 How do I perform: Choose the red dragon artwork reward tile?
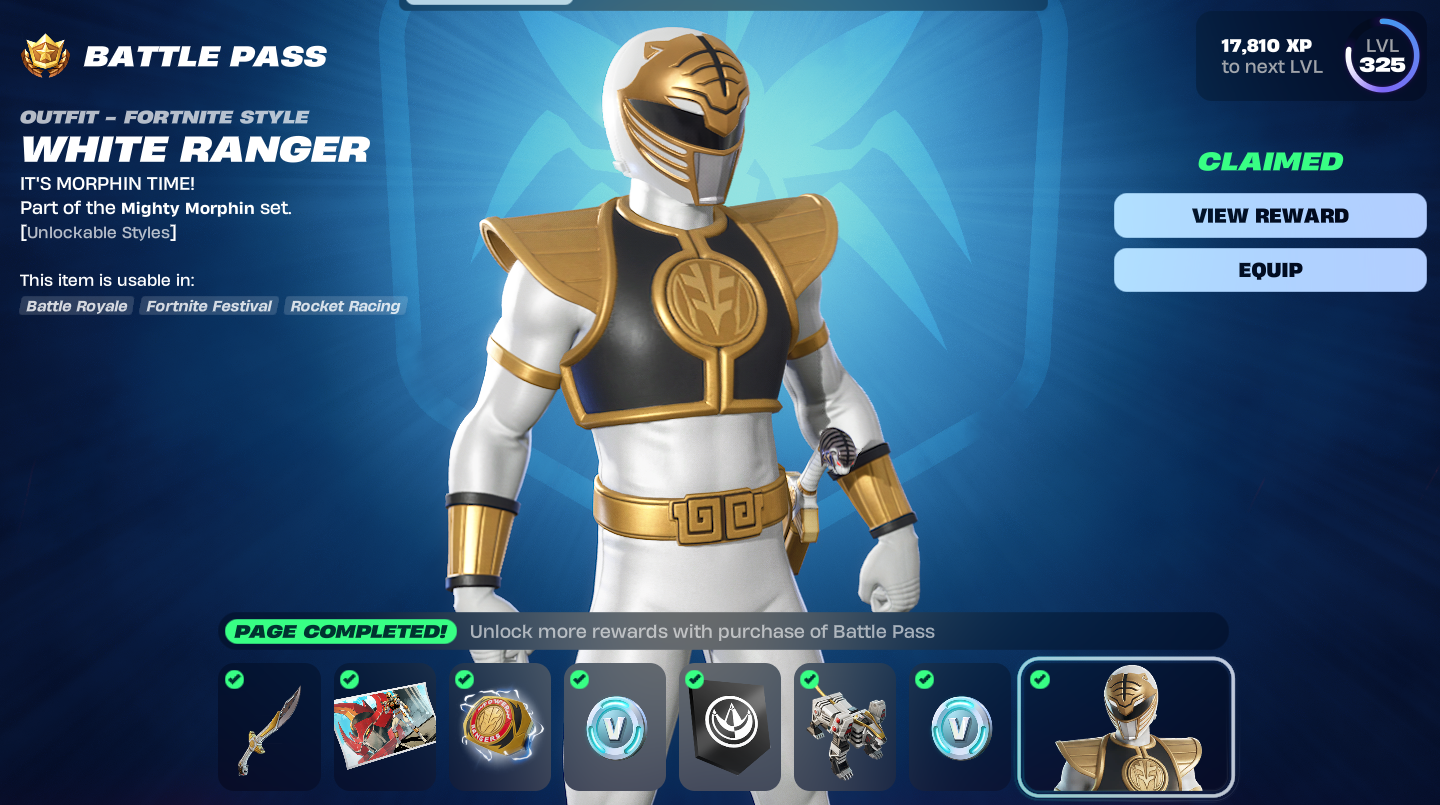(x=384, y=727)
